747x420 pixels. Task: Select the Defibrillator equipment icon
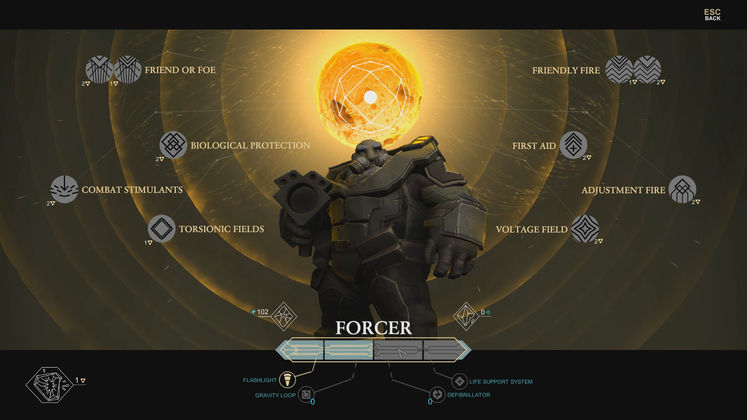click(437, 396)
